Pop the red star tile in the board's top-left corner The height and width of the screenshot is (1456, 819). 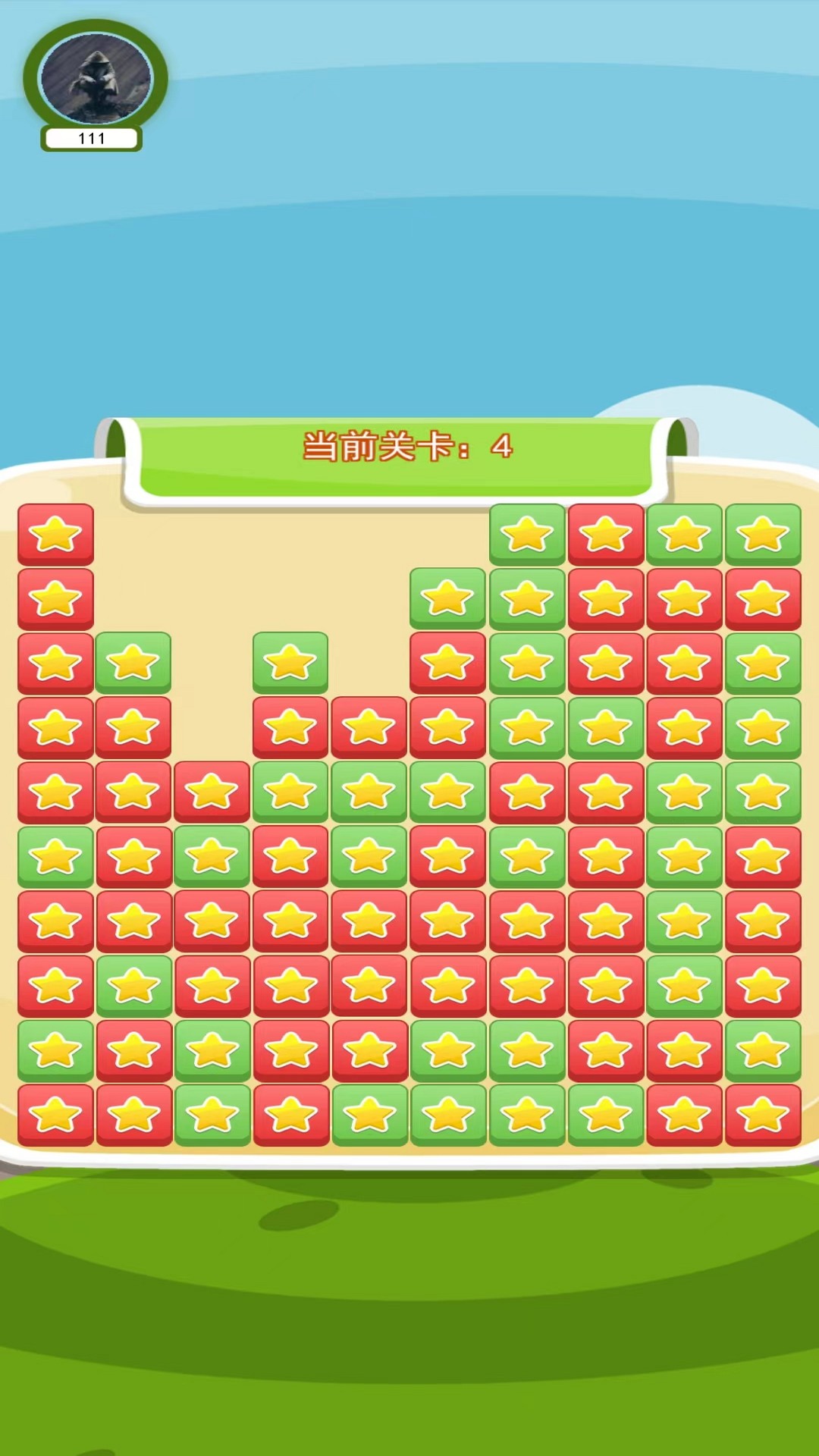(x=55, y=535)
